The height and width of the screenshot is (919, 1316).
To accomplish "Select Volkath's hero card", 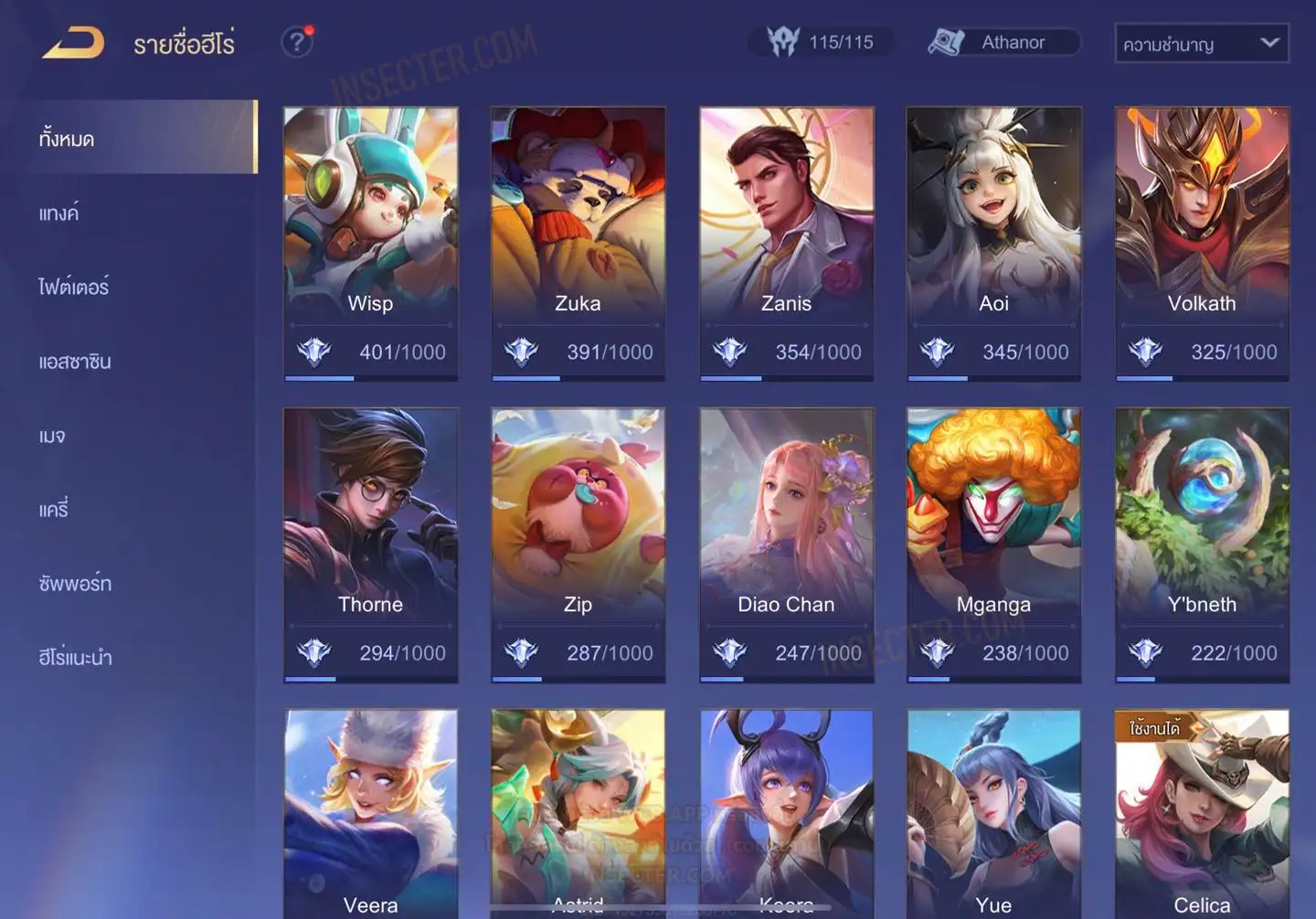I will [x=1202, y=242].
